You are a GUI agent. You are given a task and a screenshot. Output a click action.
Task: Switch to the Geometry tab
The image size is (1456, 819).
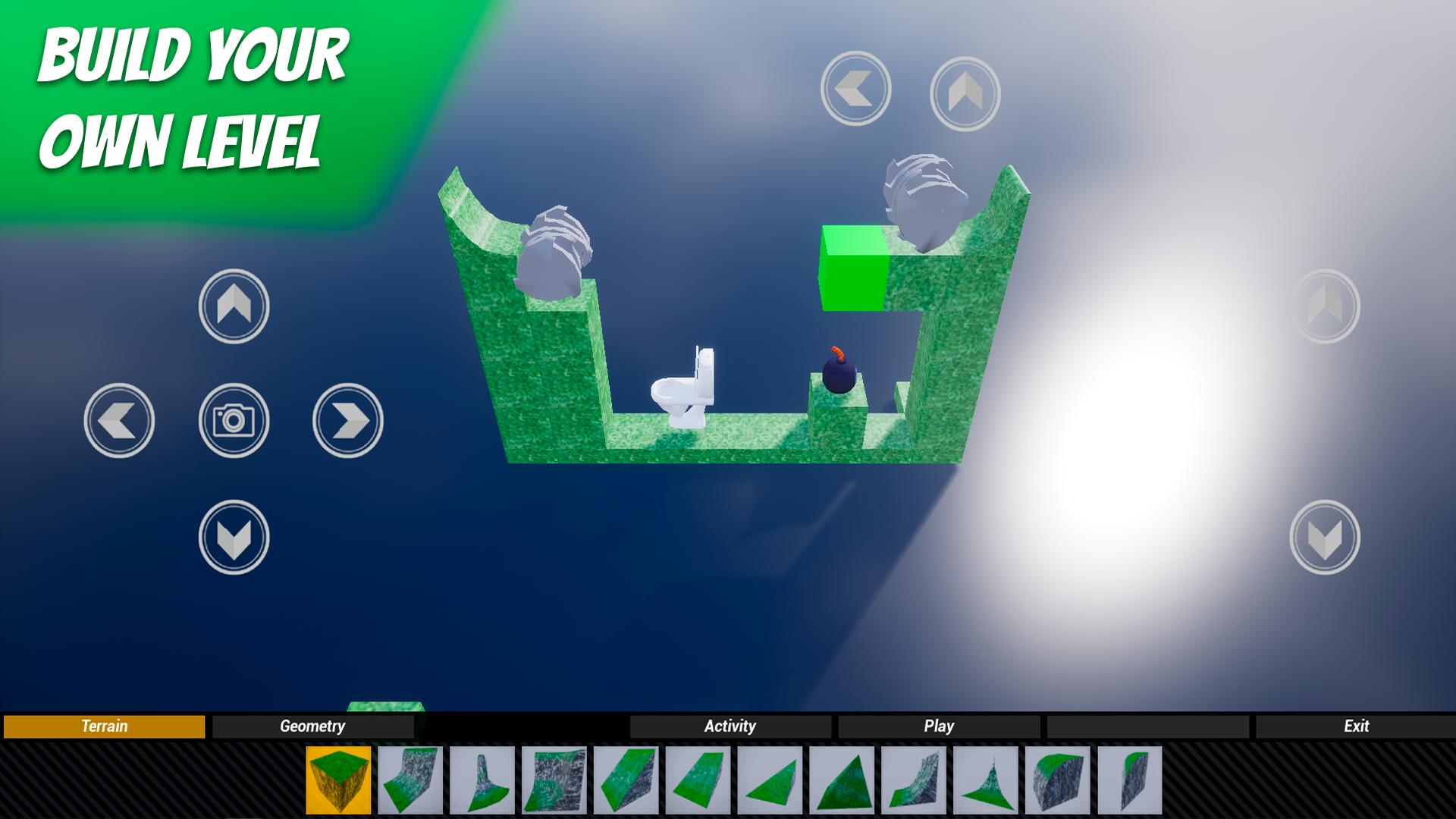tap(312, 726)
